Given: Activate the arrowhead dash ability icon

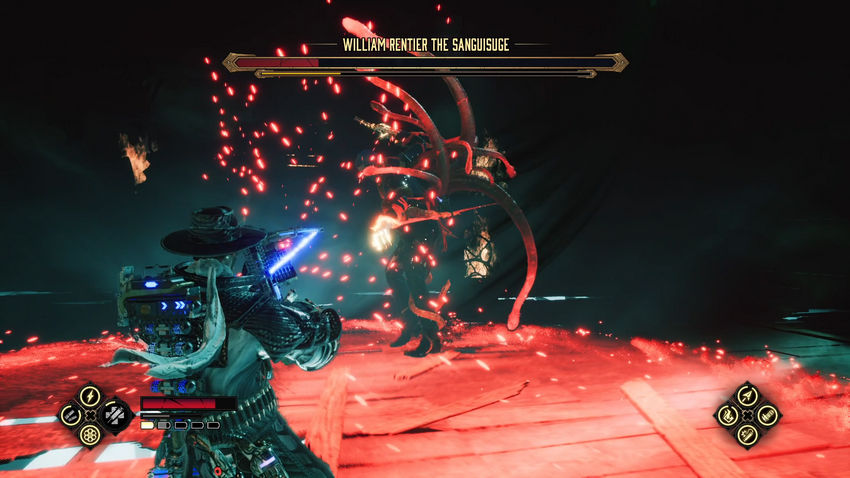Looking at the screenshot, I should pos(747,395).
